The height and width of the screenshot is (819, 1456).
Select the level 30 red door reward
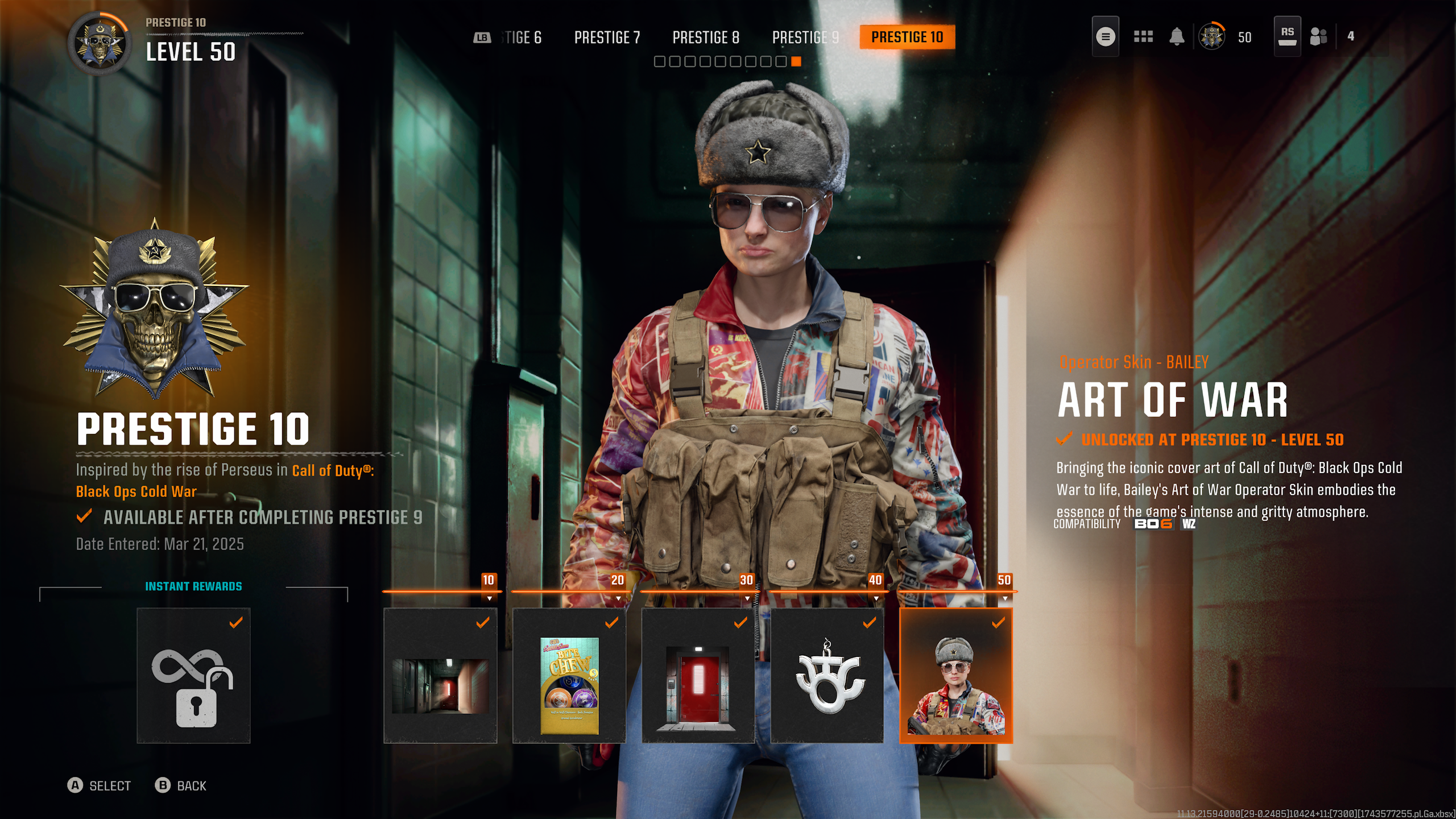click(x=698, y=676)
